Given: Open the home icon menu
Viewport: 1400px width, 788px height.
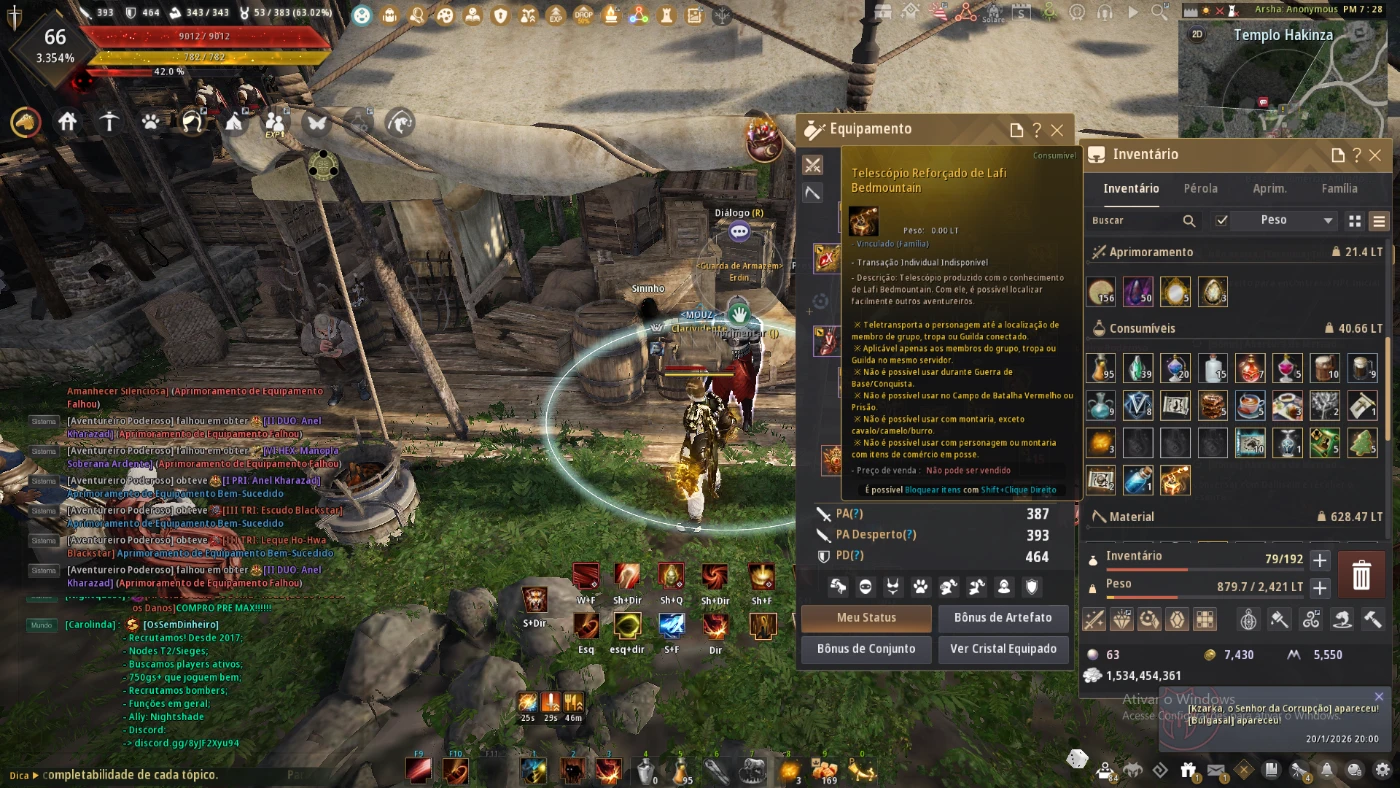Looking at the screenshot, I should [68, 122].
